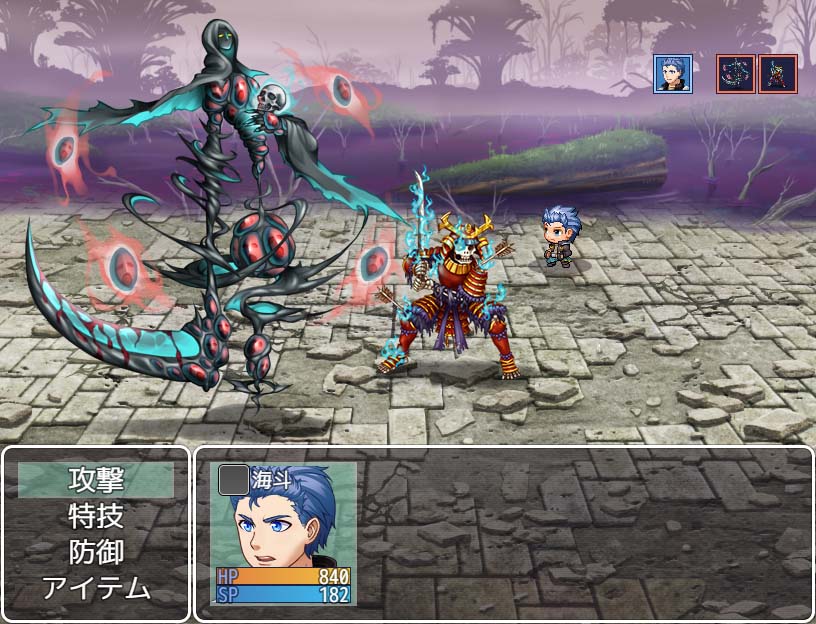Click the blue-haired hero turn order icon
This screenshot has height=624, width=816.
coord(673,74)
